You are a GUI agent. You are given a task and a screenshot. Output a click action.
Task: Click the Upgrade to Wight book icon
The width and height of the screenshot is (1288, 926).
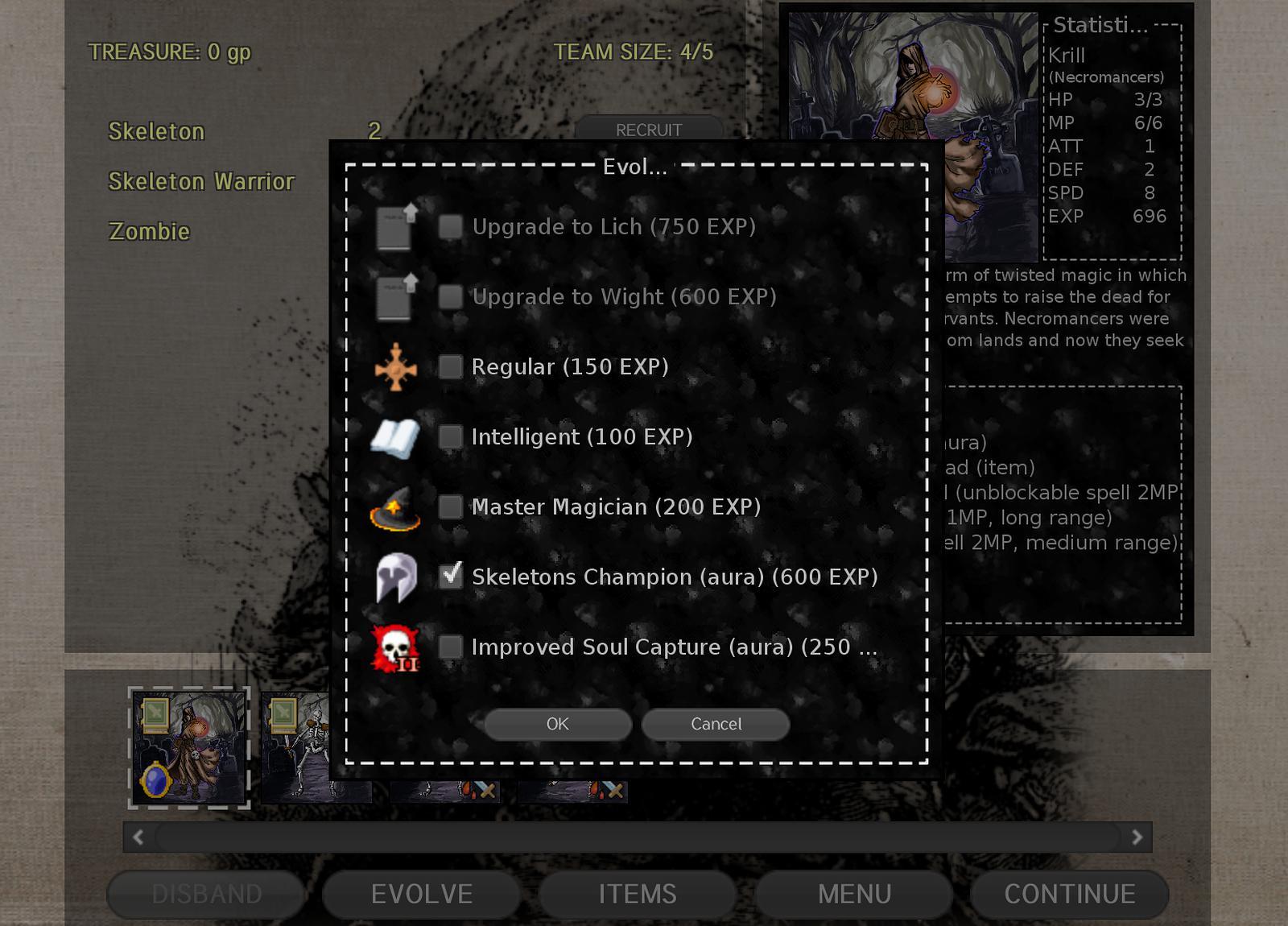click(x=396, y=296)
